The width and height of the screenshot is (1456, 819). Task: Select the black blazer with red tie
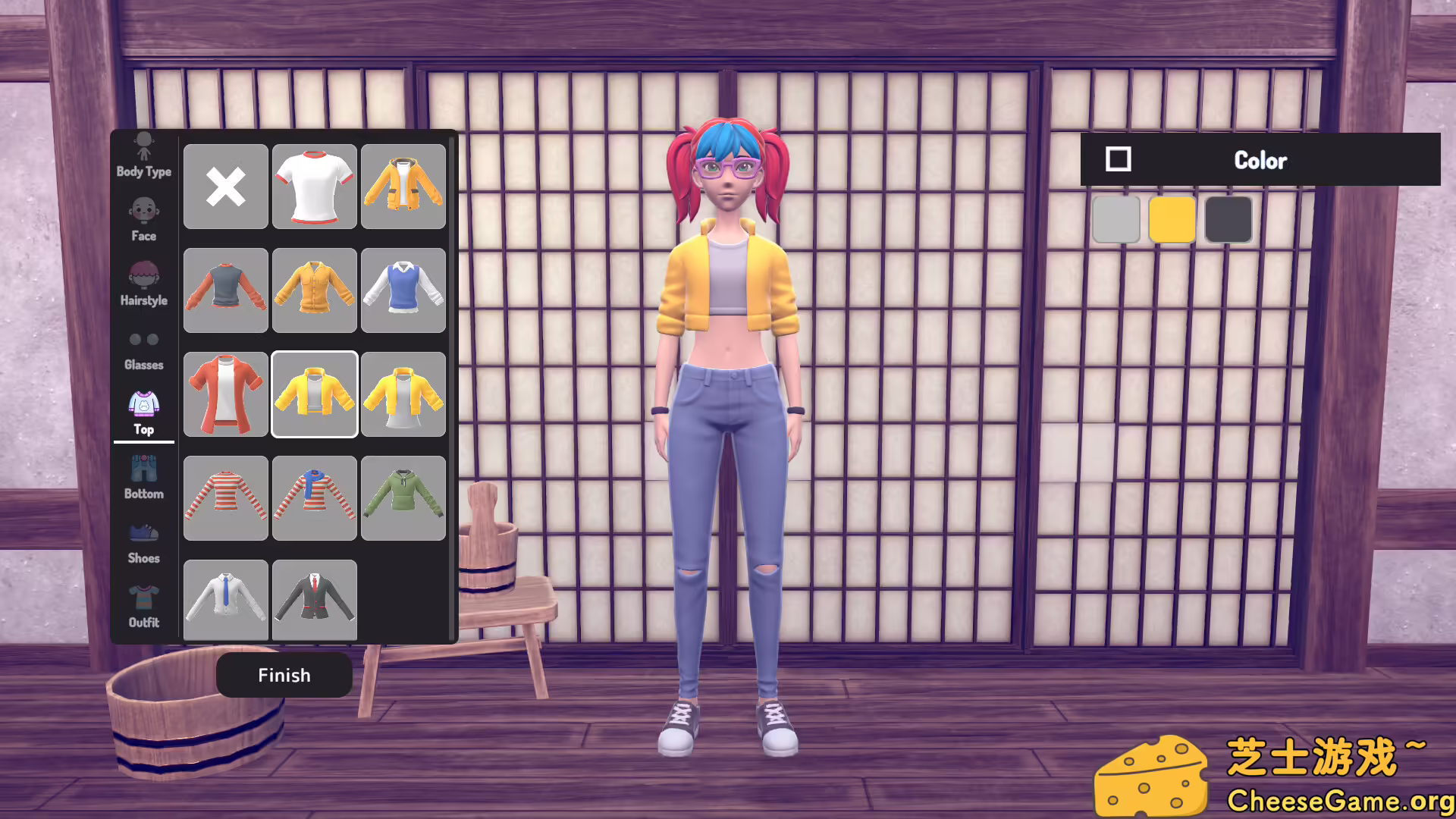coord(314,599)
